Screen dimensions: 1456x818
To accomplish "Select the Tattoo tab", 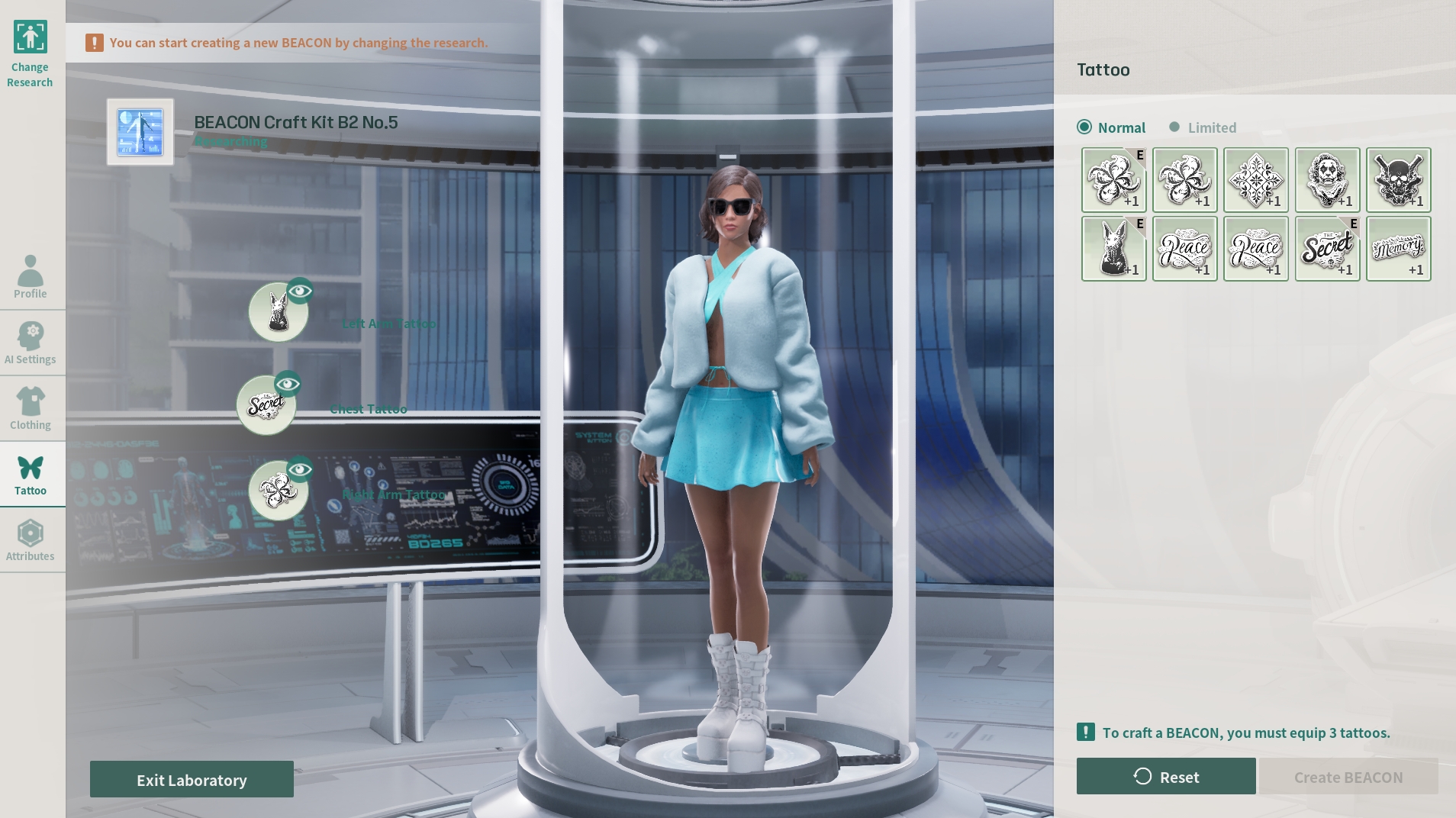I will [31, 474].
